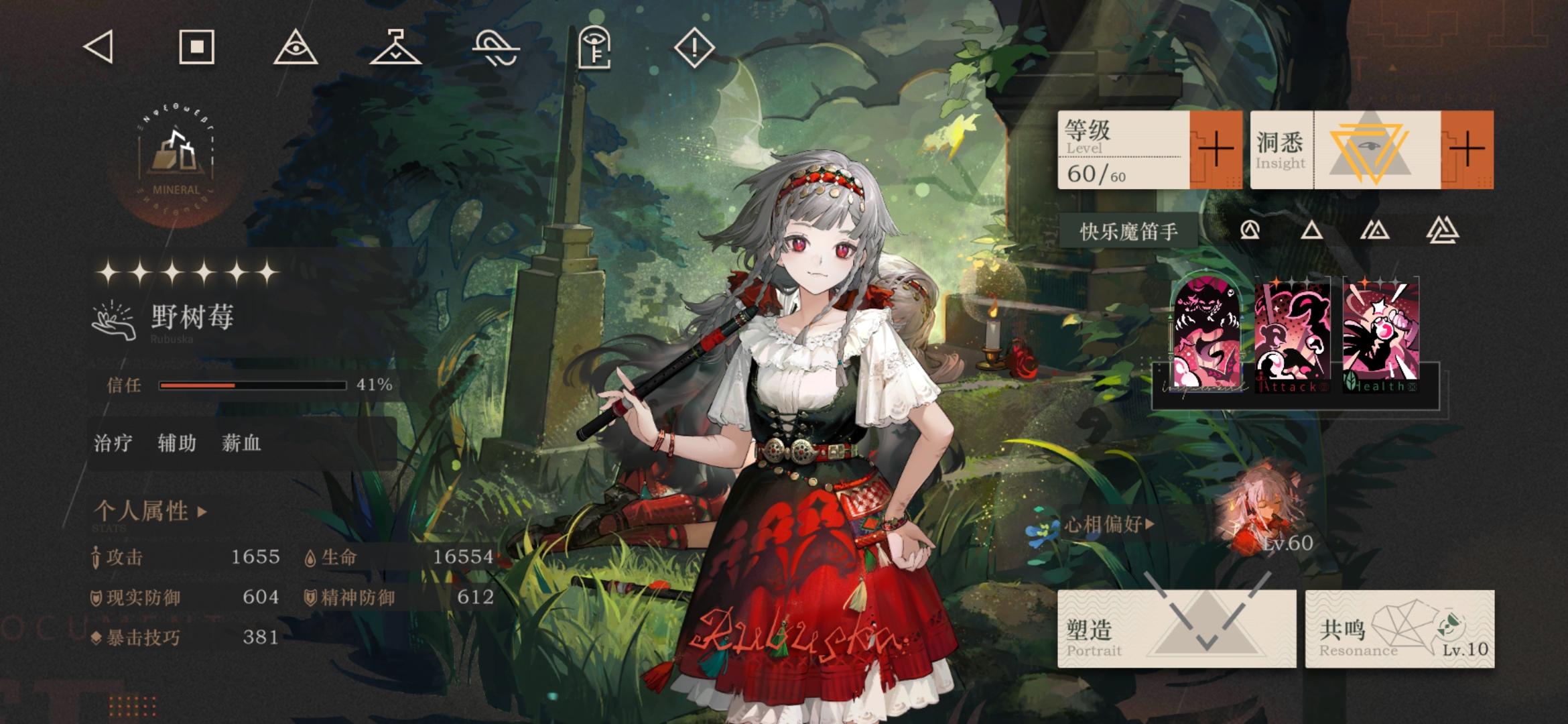Select the crossed paperclip icon on top bar

click(498, 47)
